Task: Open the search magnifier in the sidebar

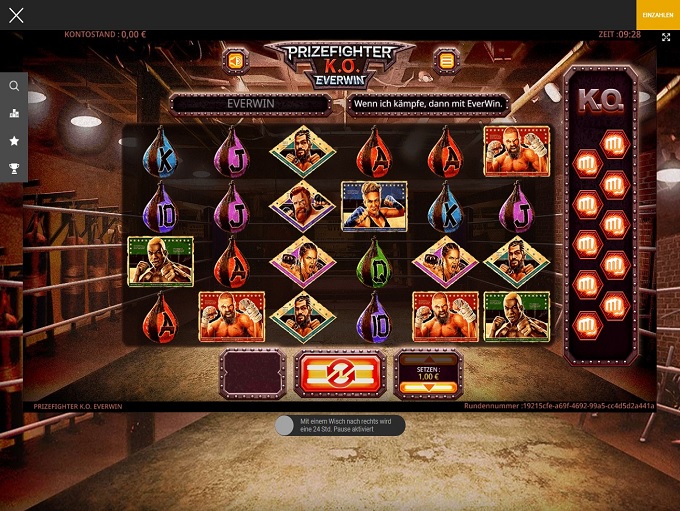Action: 14,86
